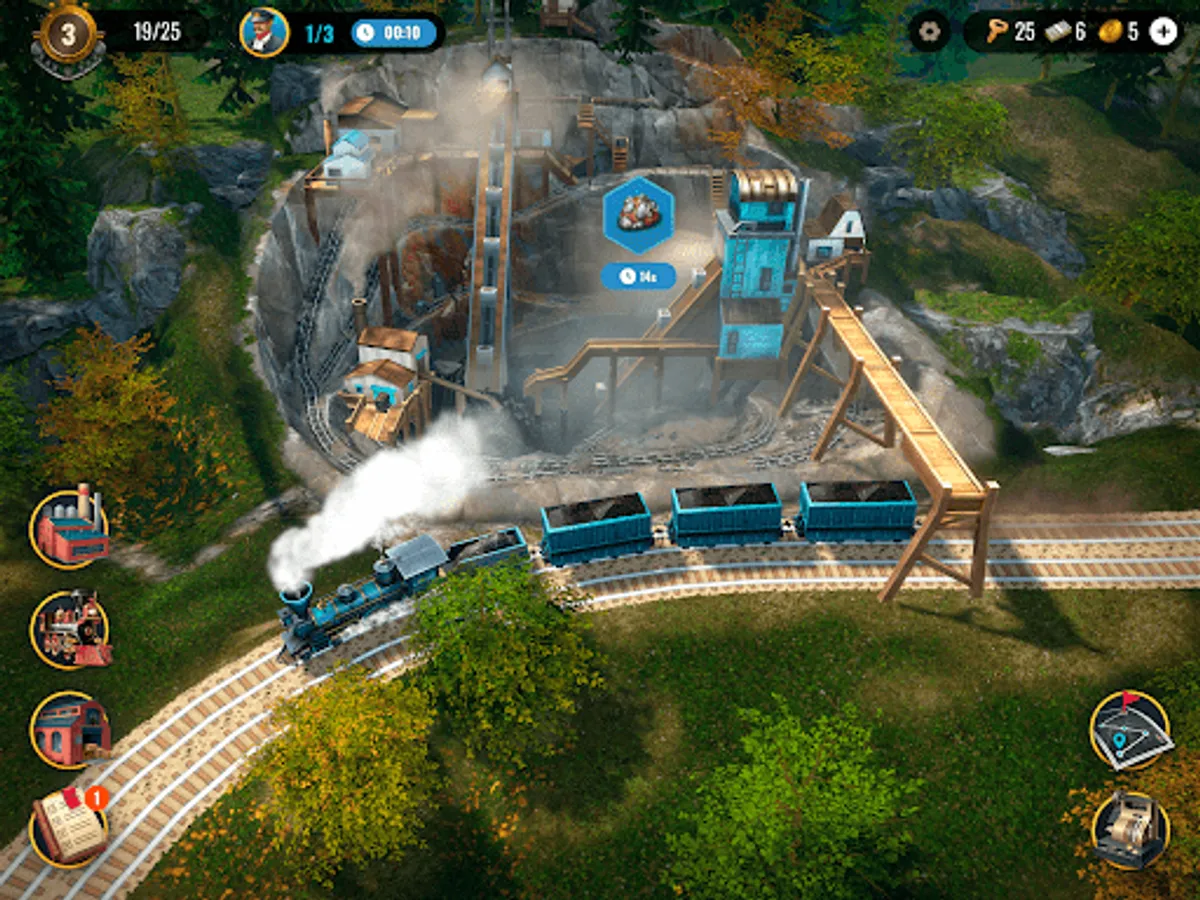Open settings with the gear icon
The image size is (1200, 900).
tap(930, 32)
